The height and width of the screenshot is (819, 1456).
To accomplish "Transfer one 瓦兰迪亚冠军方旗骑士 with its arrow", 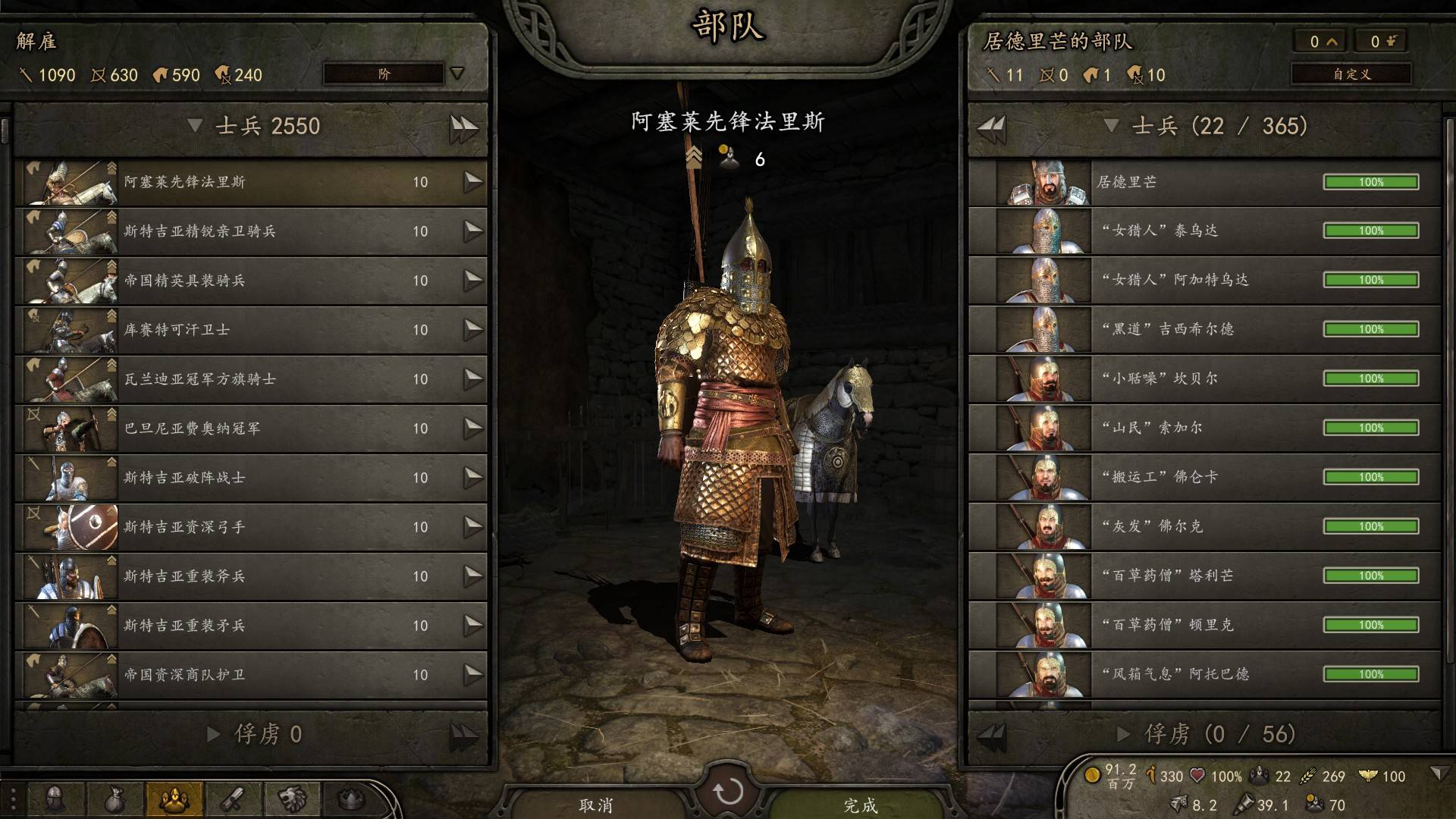I will point(473,378).
